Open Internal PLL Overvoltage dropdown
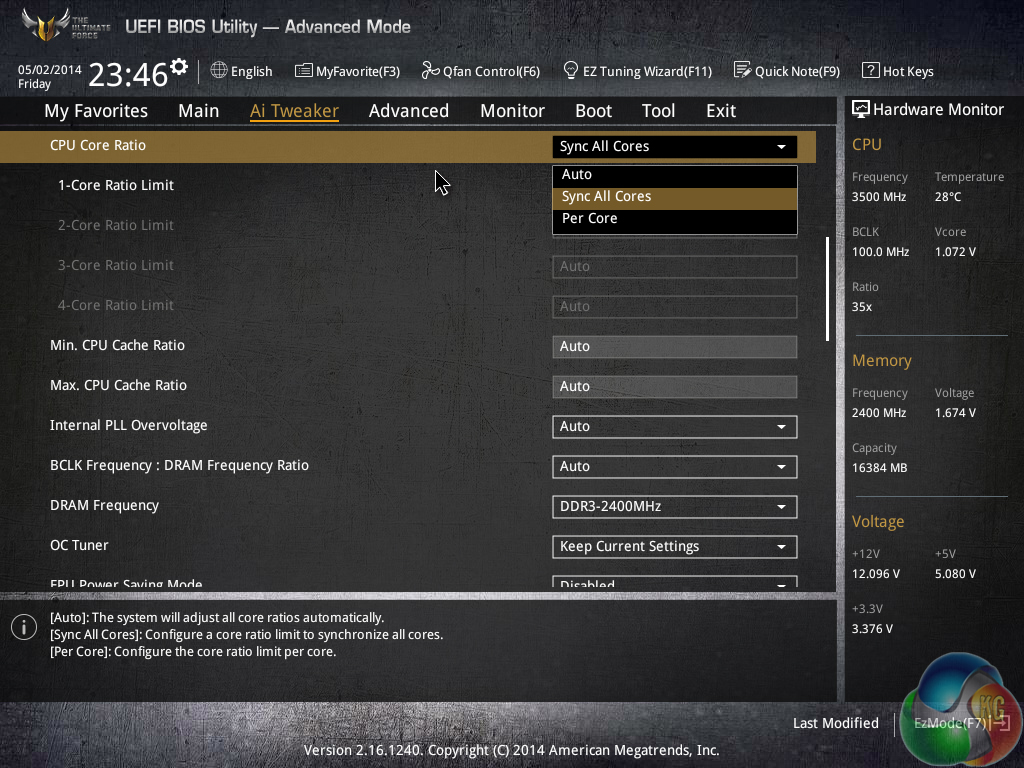Image resolution: width=1024 pixels, height=768 pixels. click(x=674, y=427)
